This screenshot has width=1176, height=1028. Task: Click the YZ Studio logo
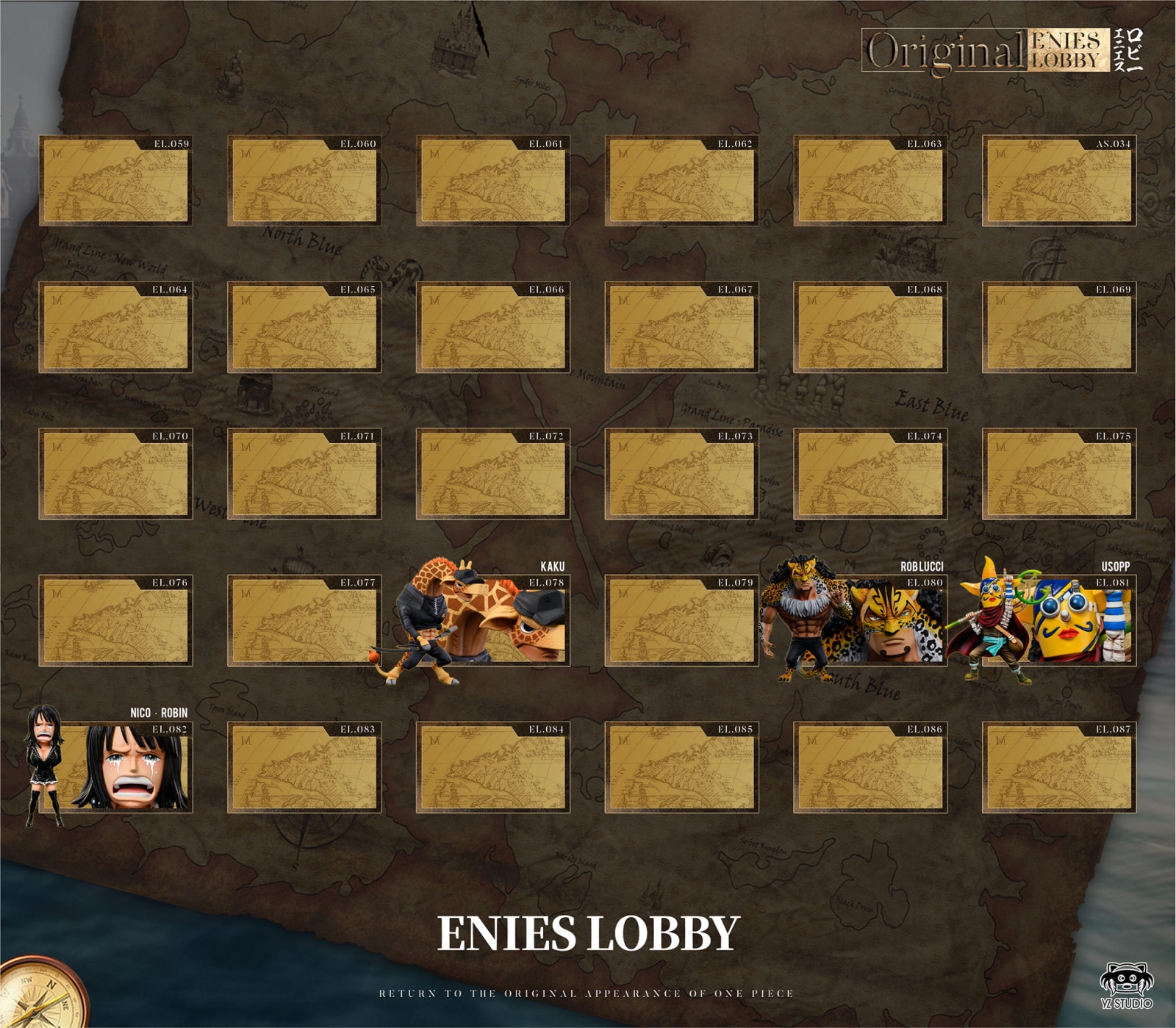pyautogui.click(x=1126, y=985)
